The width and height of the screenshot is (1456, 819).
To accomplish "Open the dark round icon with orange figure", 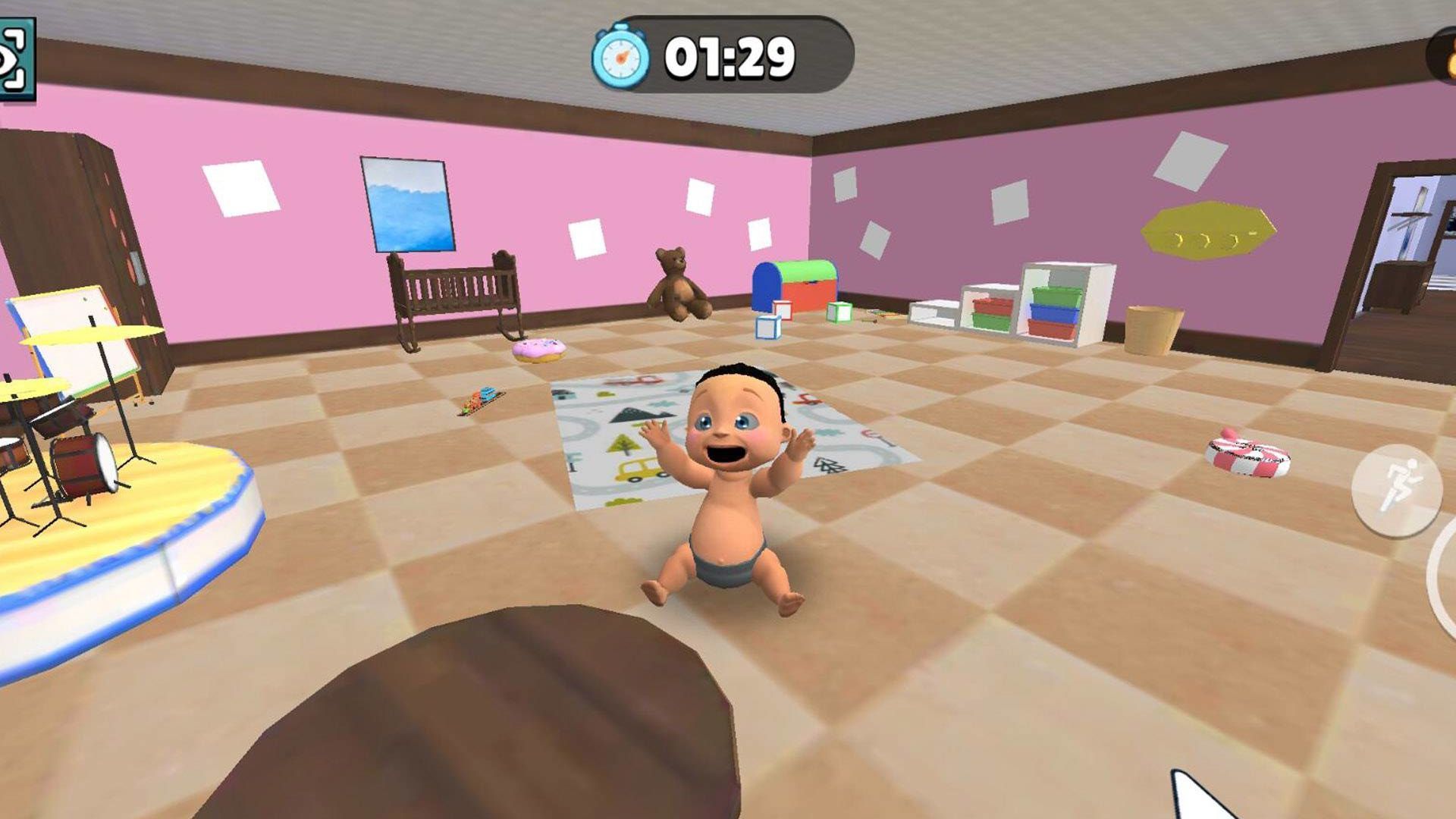I will (x=1443, y=55).
